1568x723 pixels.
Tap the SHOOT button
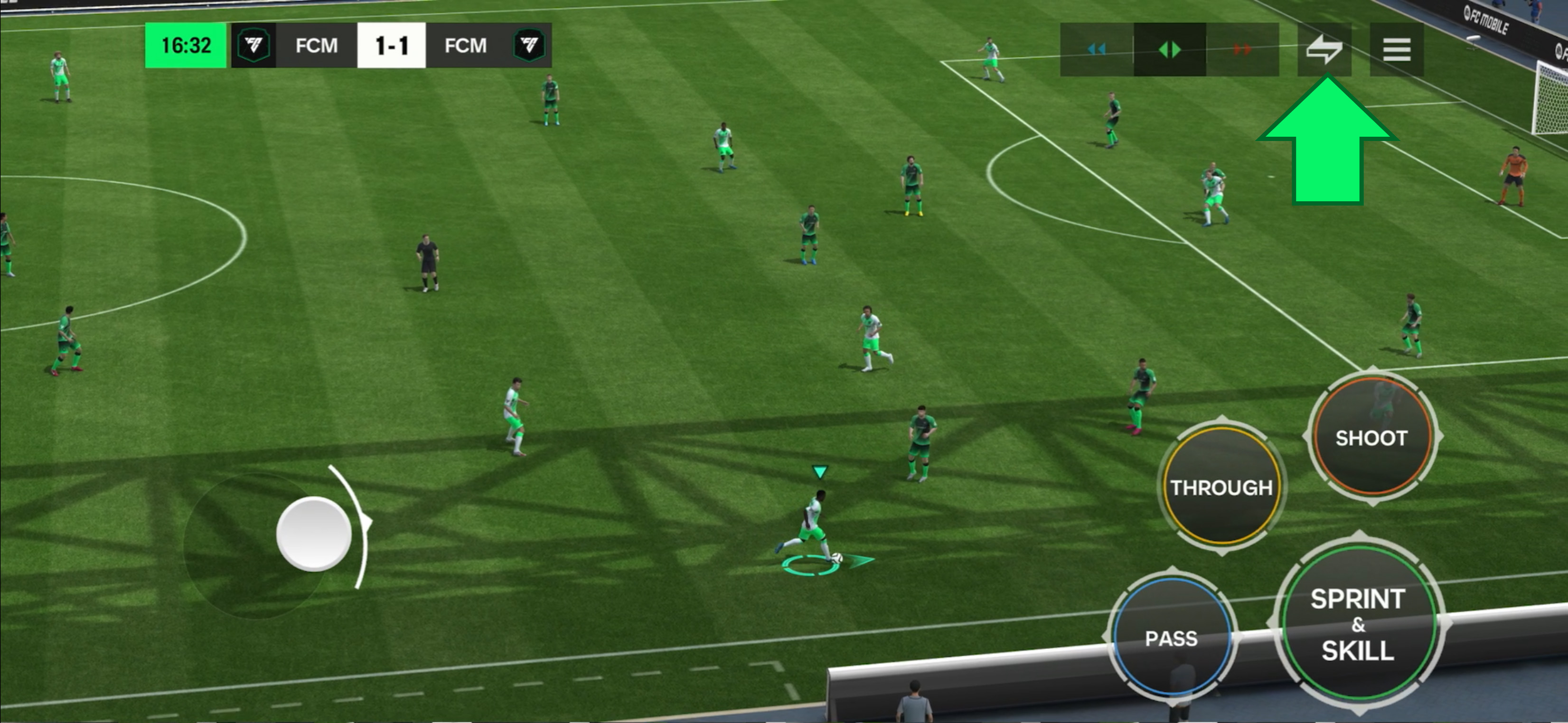(x=1371, y=438)
